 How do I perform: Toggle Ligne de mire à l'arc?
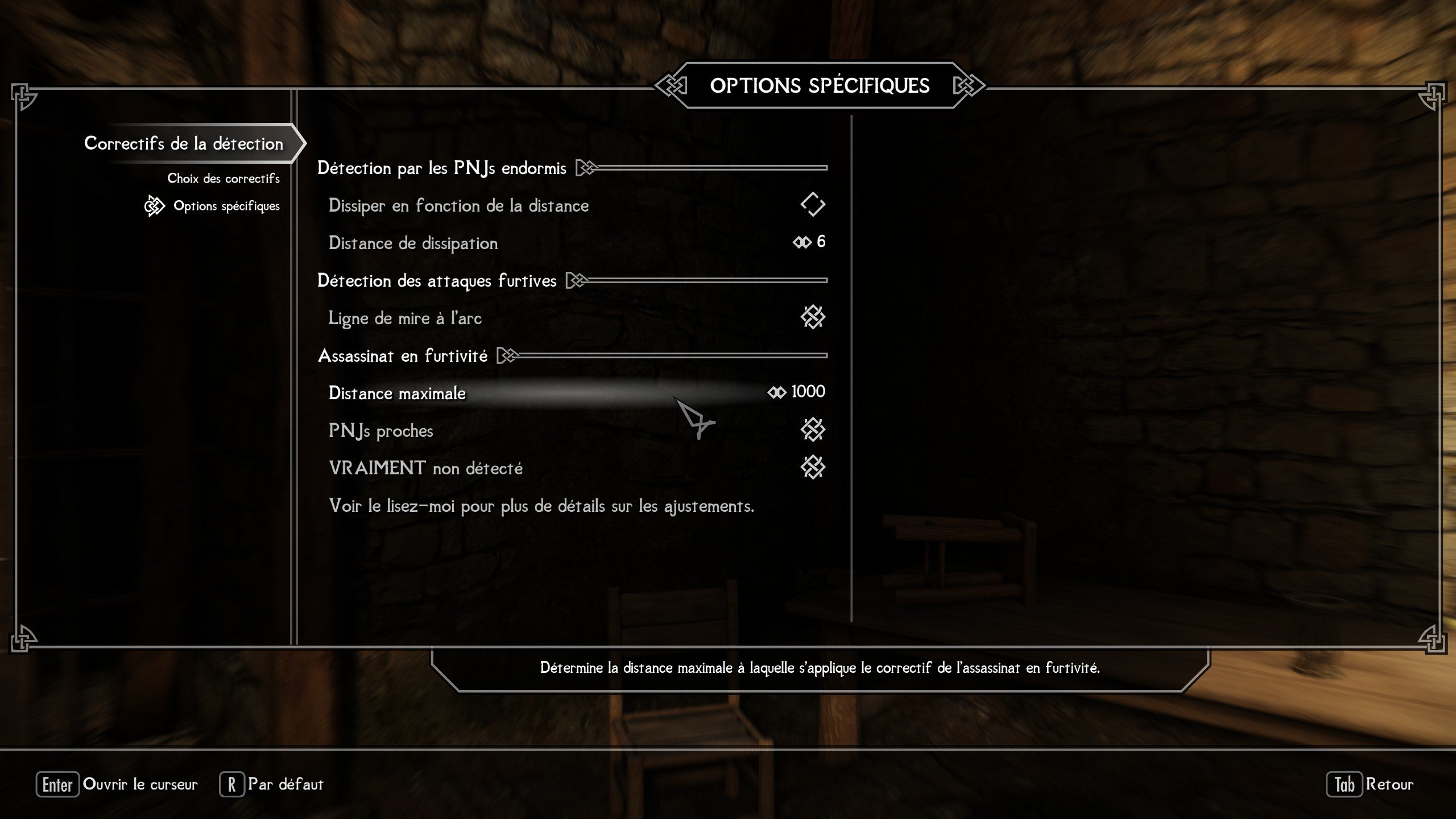click(x=812, y=317)
